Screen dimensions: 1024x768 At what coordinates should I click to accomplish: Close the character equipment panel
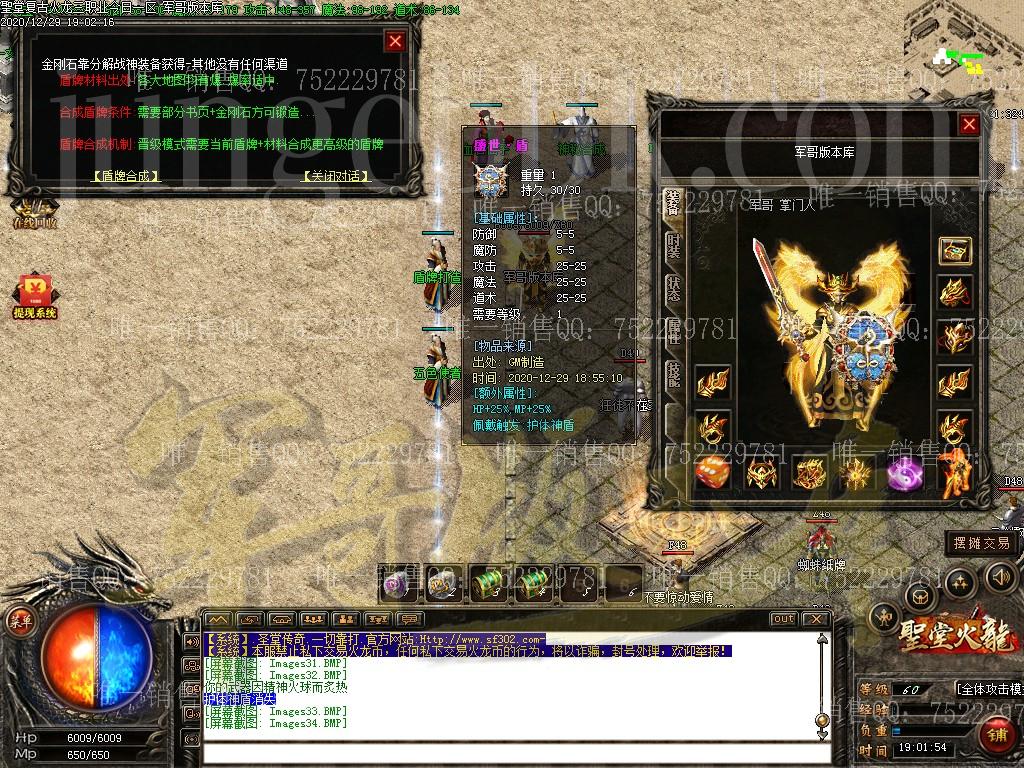click(968, 124)
